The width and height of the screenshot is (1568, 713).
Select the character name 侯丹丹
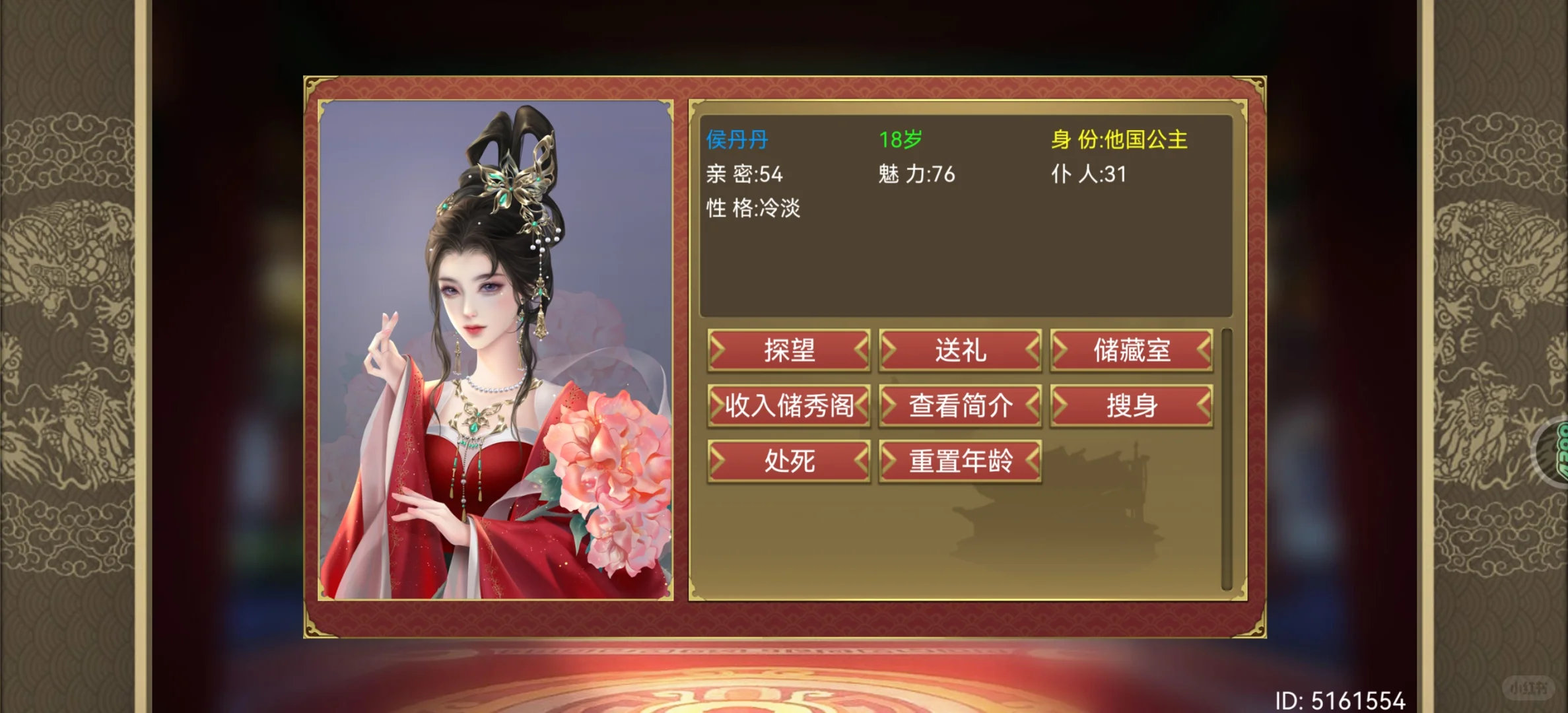pos(737,139)
